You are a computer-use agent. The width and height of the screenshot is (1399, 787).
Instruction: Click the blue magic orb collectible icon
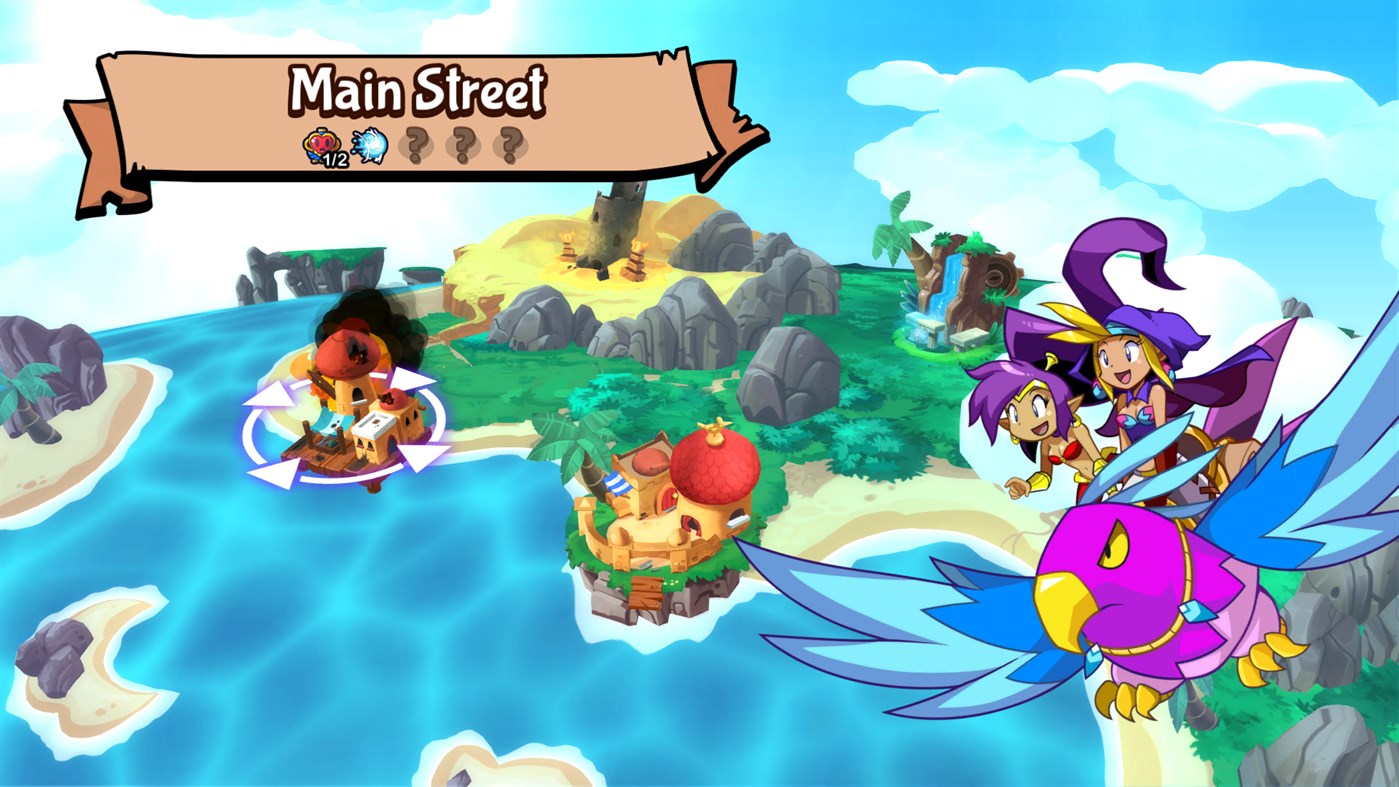[370, 147]
